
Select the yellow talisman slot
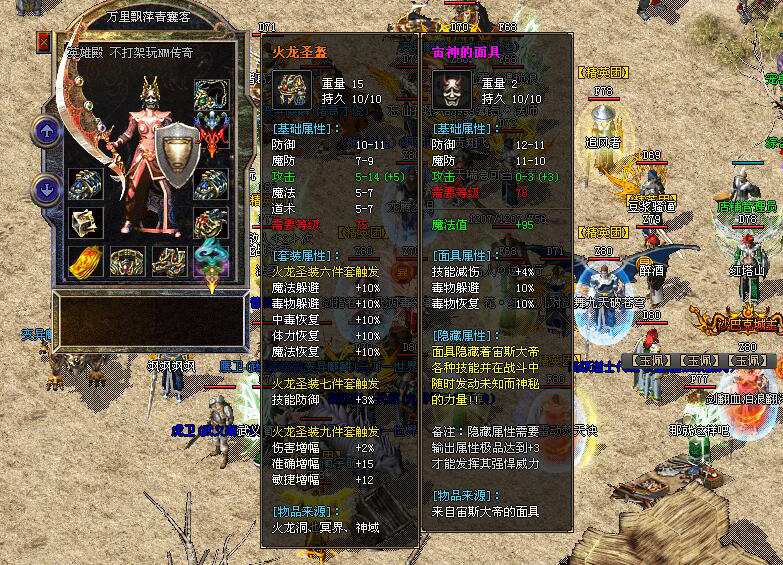[86, 260]
